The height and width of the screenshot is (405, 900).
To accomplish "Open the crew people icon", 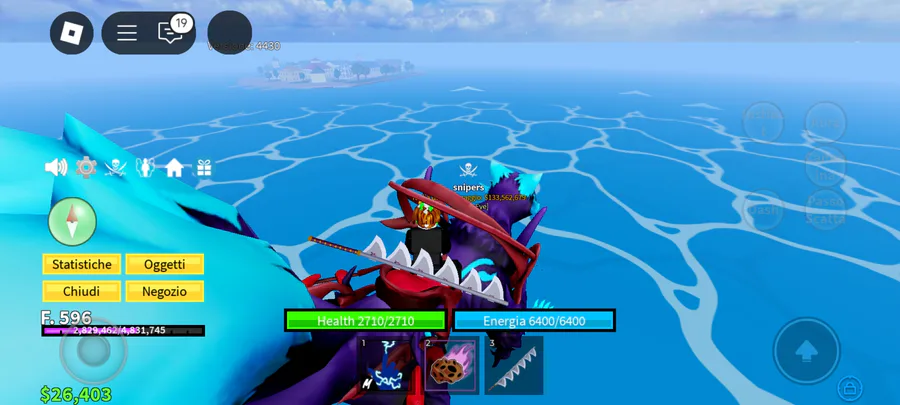I will point(145,168).
